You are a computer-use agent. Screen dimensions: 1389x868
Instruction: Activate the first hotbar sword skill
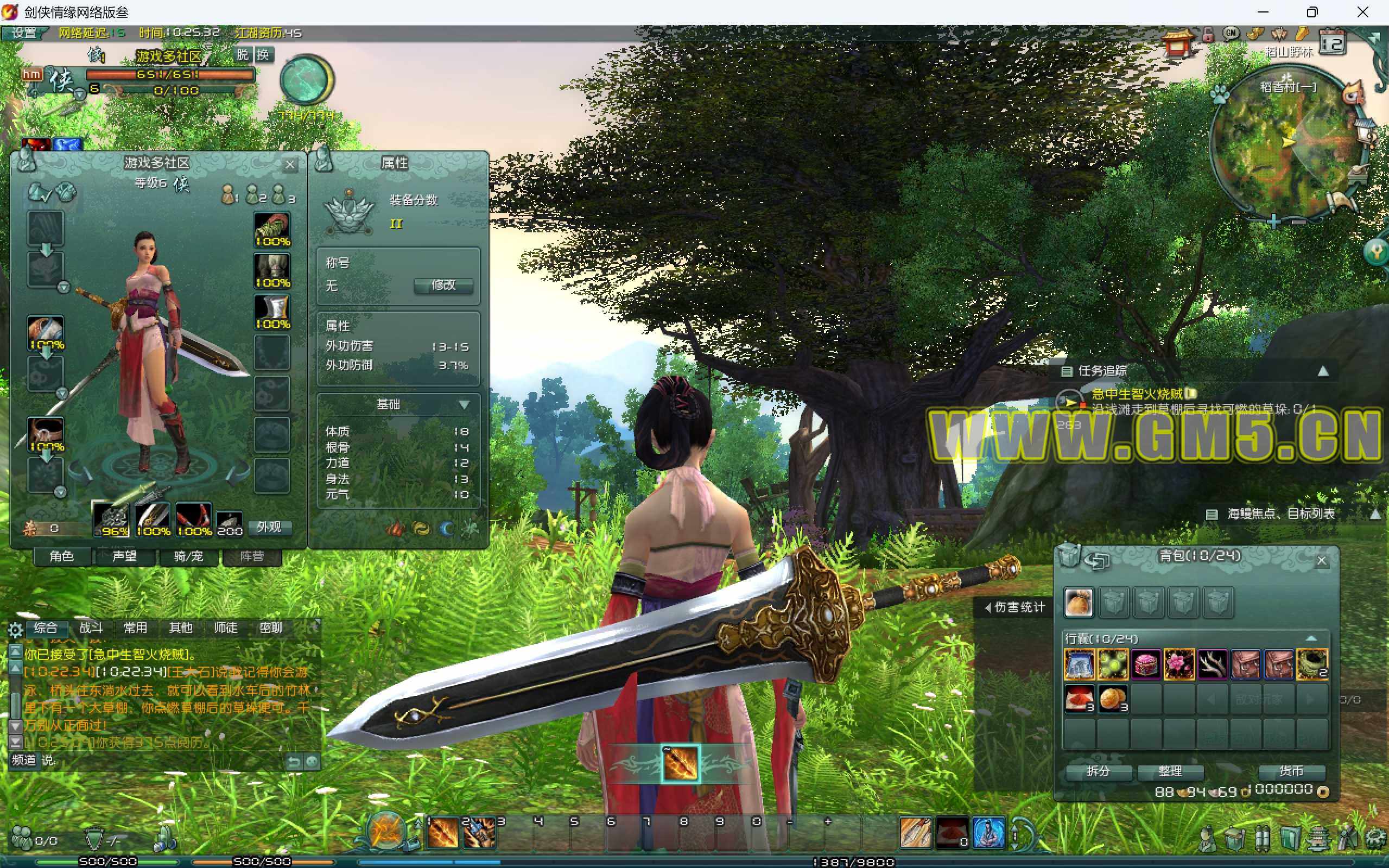442,833
